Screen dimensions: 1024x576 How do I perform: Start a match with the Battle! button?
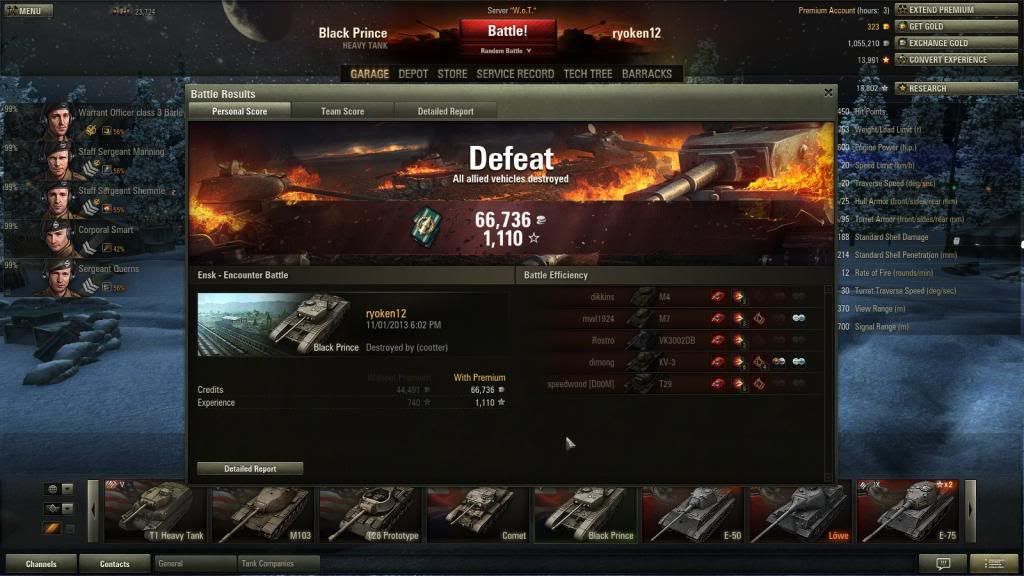tap(508, 31)
